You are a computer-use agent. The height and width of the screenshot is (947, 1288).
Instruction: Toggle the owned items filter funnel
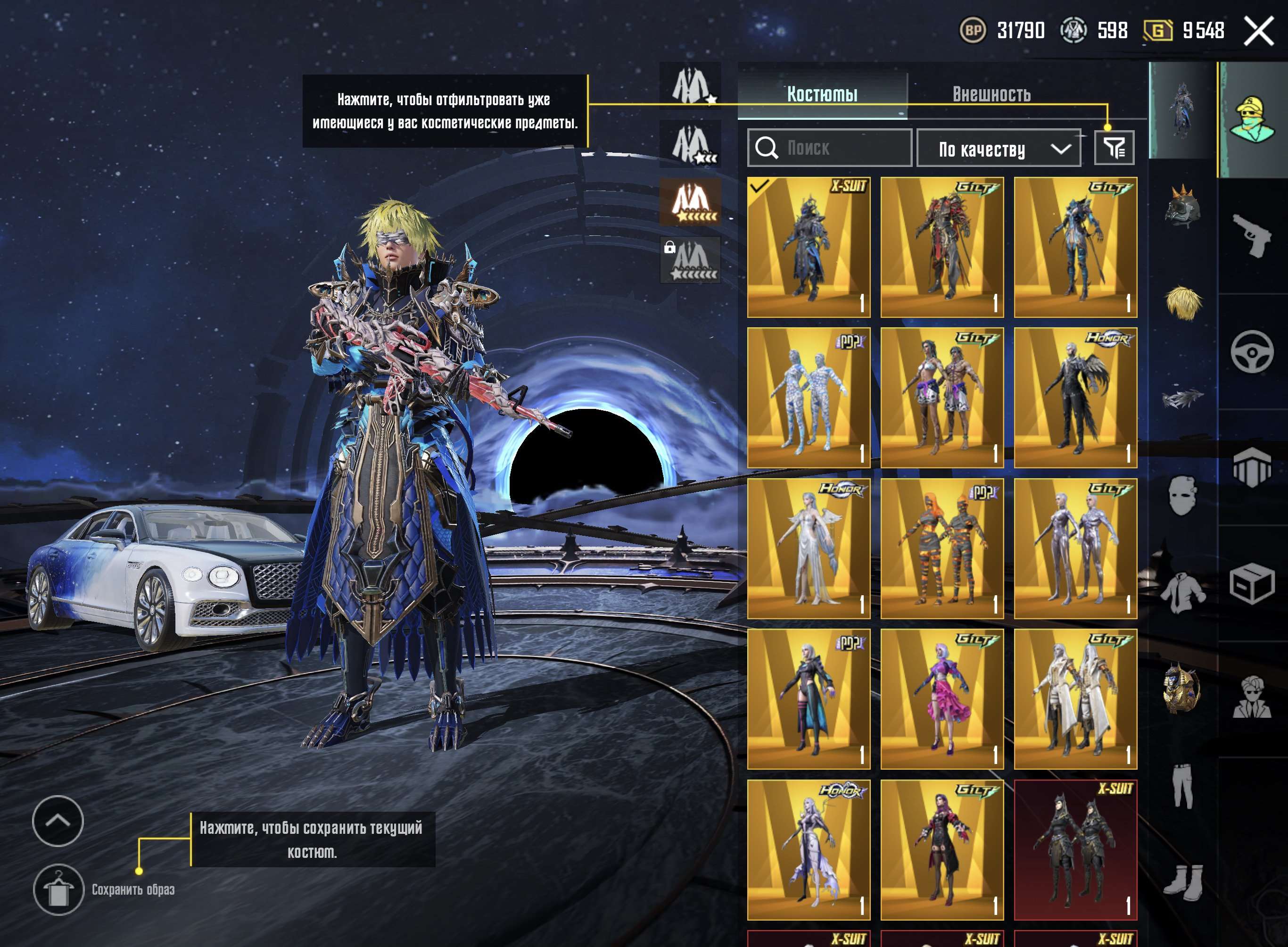(x=1114, y=148)
